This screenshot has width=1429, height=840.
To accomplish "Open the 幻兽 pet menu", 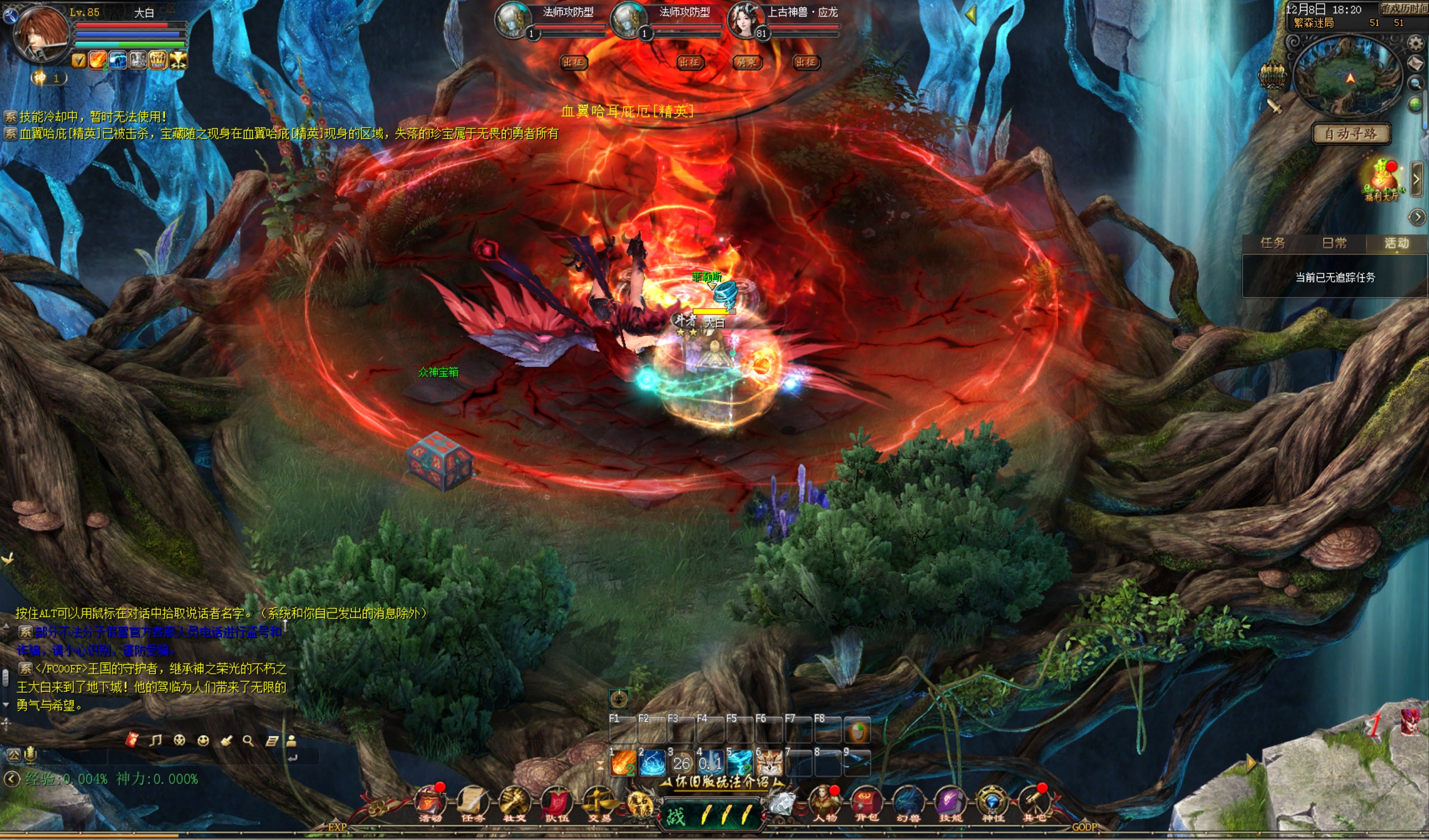I will [908, 803].
